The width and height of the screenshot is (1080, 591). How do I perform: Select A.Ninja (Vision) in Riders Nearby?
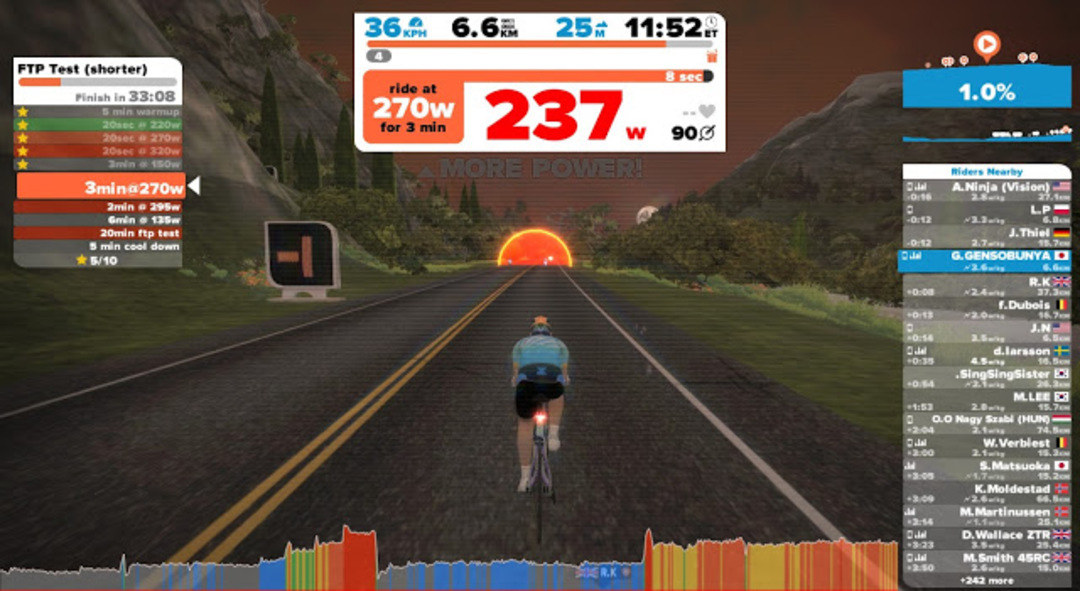pos(987,191)
